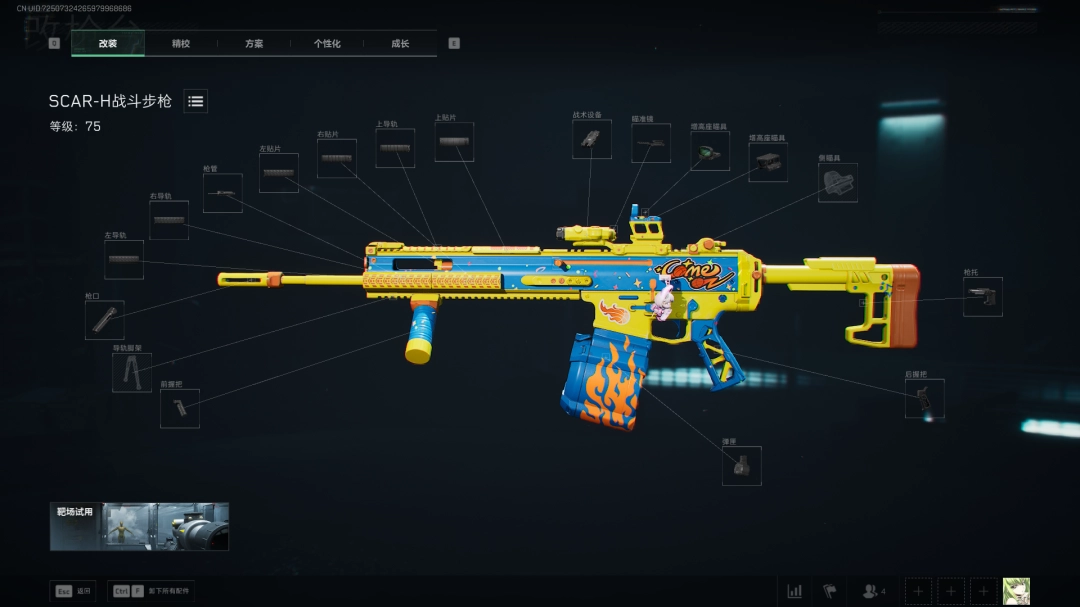Choose the 导轨脚架 bipod slot
The width and height of the screenshot is (1080, 607).
[x=132, y=372]
